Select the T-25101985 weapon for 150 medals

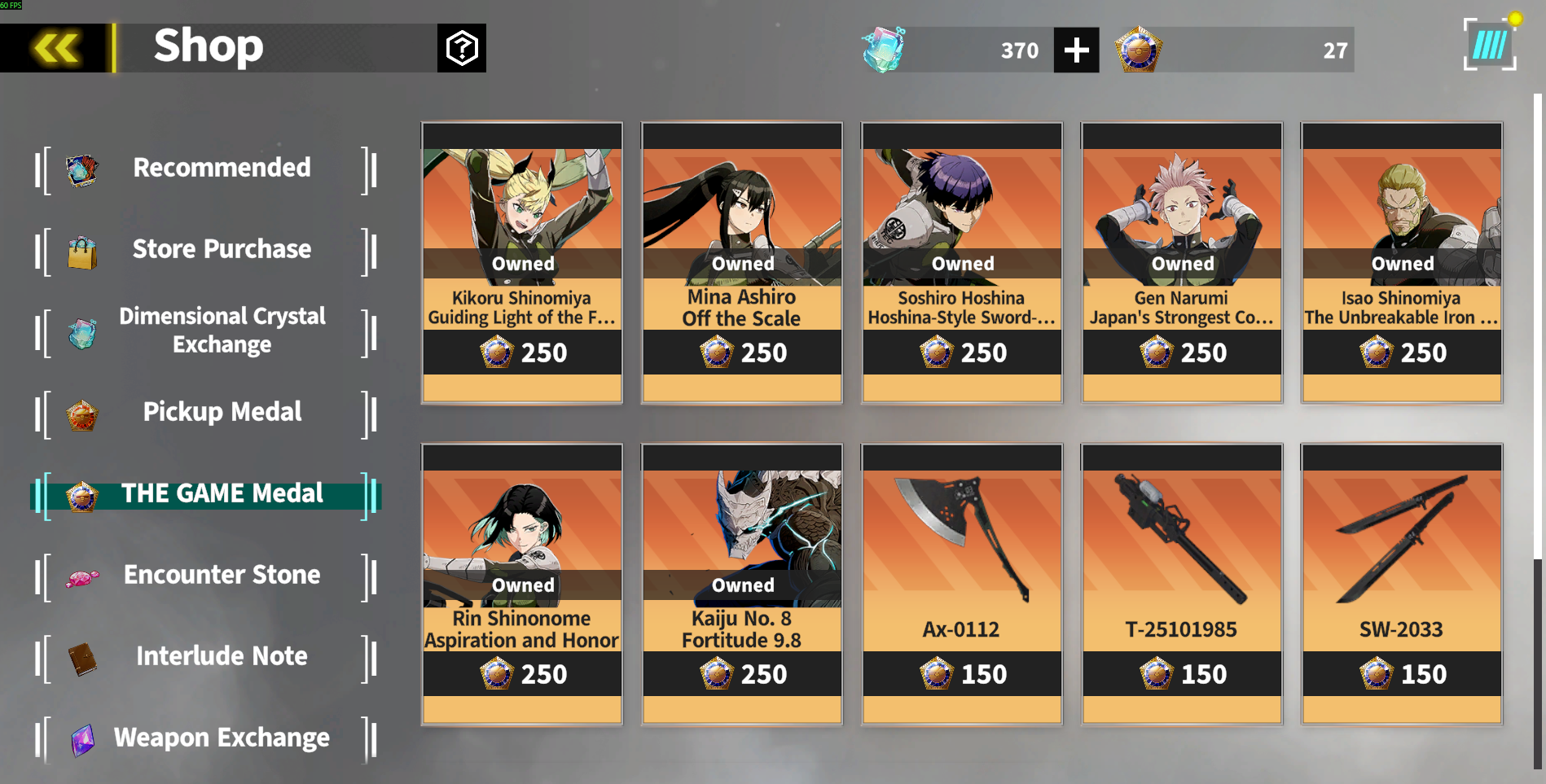point(1182,584)
